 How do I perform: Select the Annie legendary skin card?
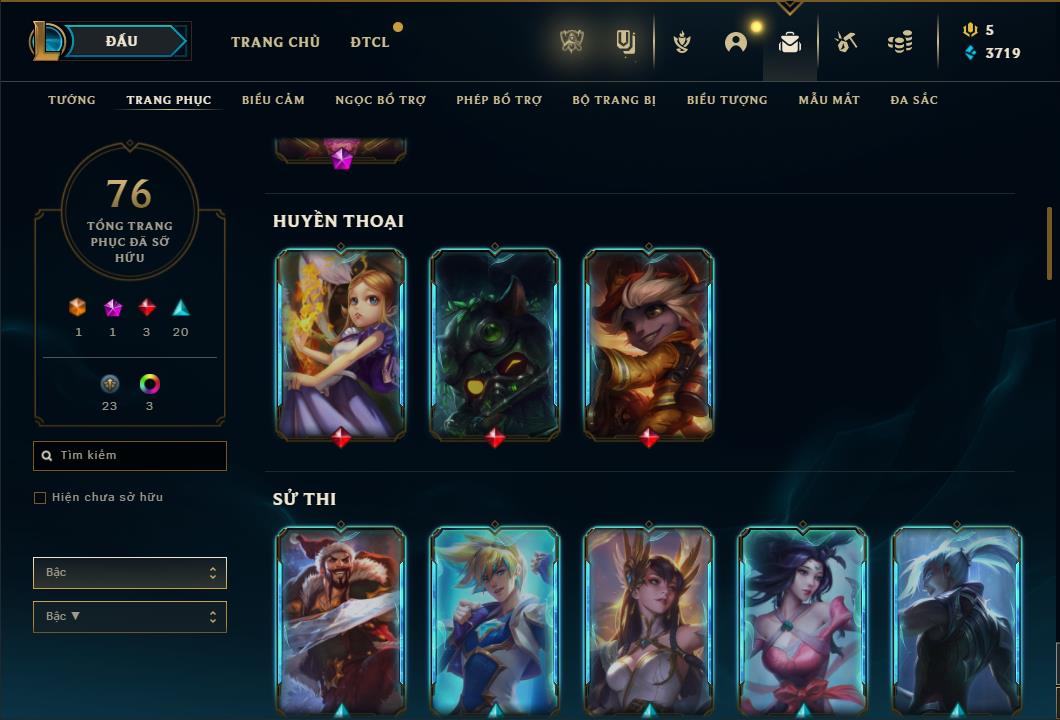pyautogui.click(x=341, y=343)
